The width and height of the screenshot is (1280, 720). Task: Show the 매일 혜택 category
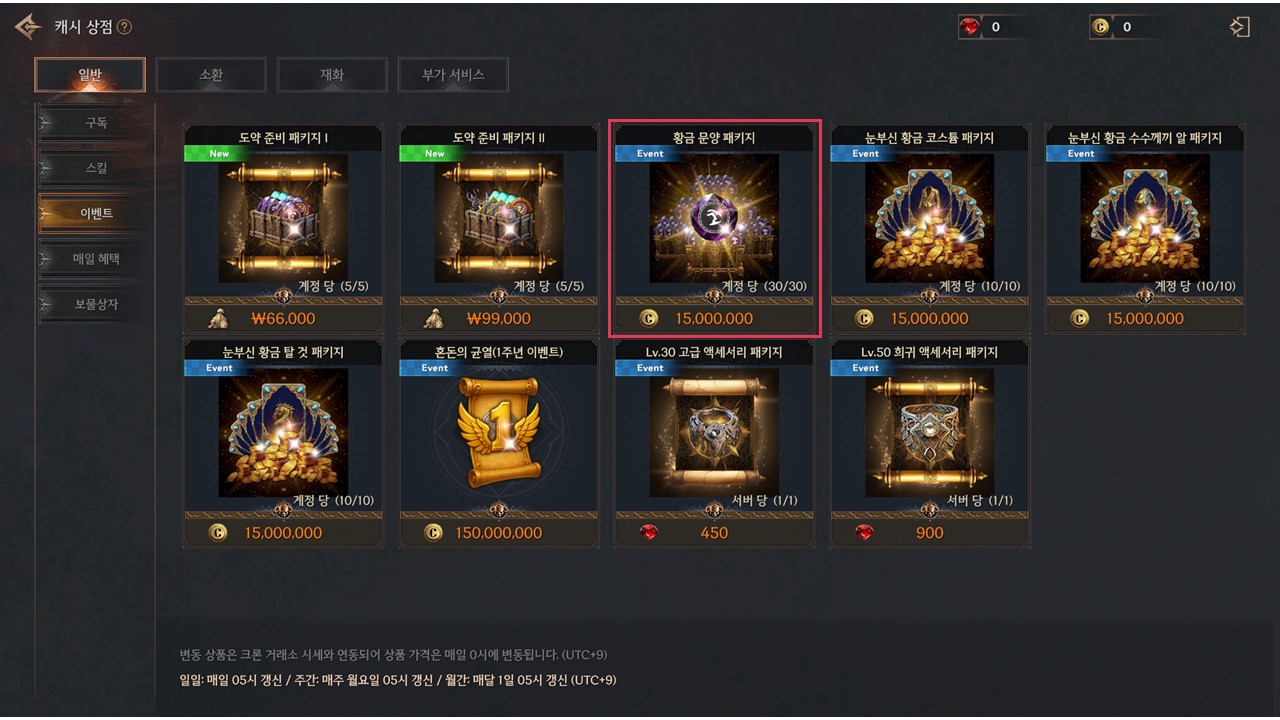click(96, 259)
